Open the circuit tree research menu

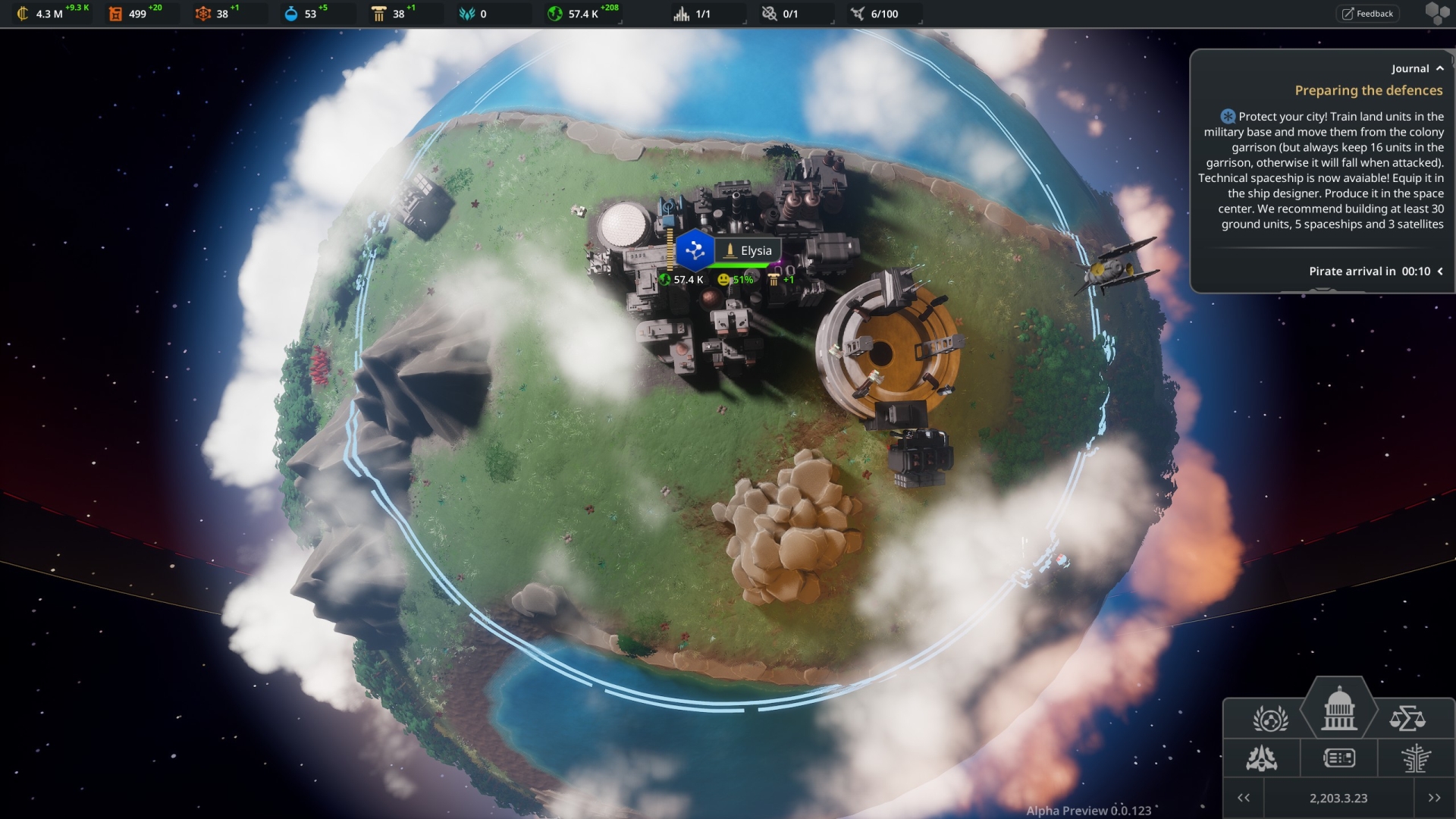click(x=1415, y=758)
